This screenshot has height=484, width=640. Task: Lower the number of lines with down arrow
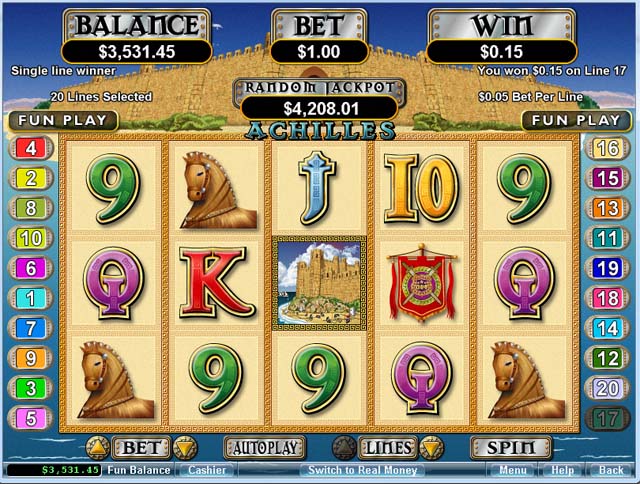point(431,447)
